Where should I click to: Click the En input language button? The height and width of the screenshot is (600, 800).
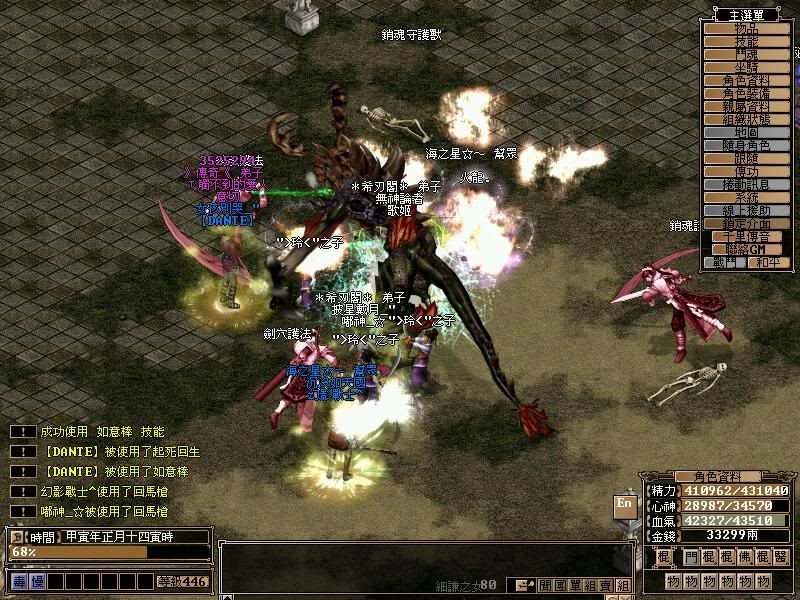coord(625,503)
